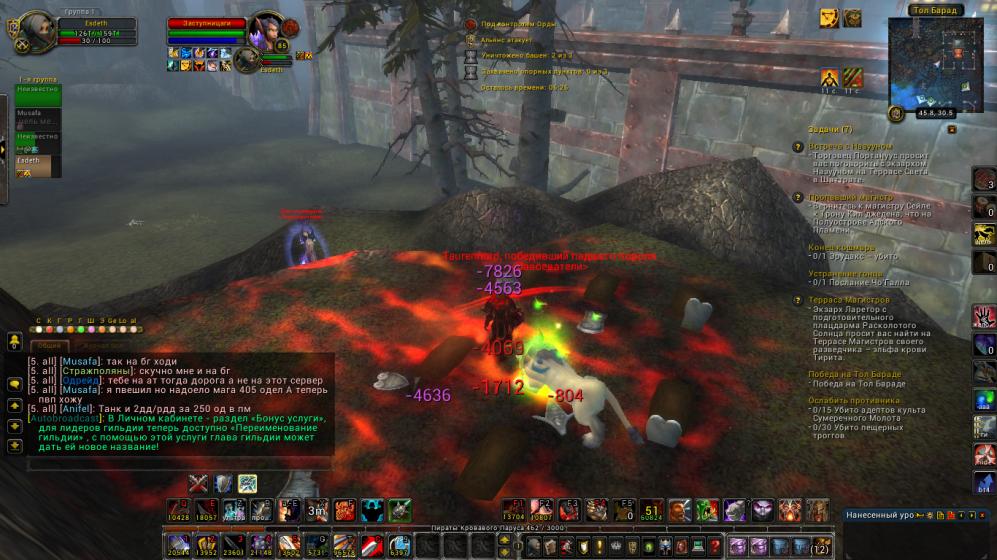
Task: Activate the crossed swords stance icon
Action: pos(199,483)
